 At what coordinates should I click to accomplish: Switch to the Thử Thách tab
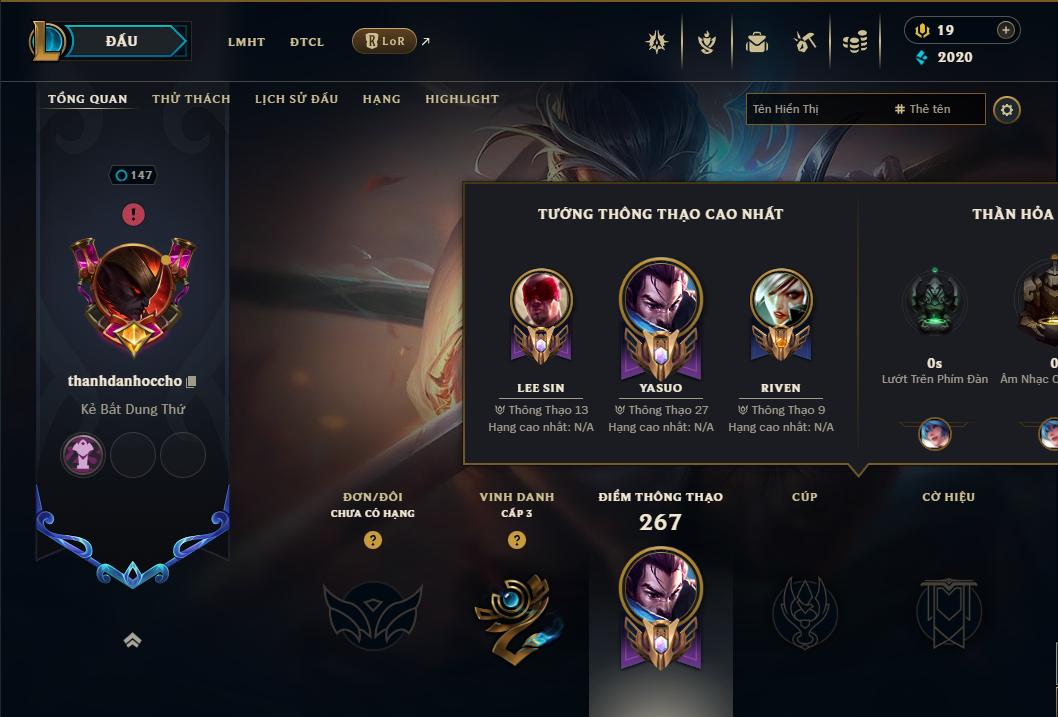191,99
